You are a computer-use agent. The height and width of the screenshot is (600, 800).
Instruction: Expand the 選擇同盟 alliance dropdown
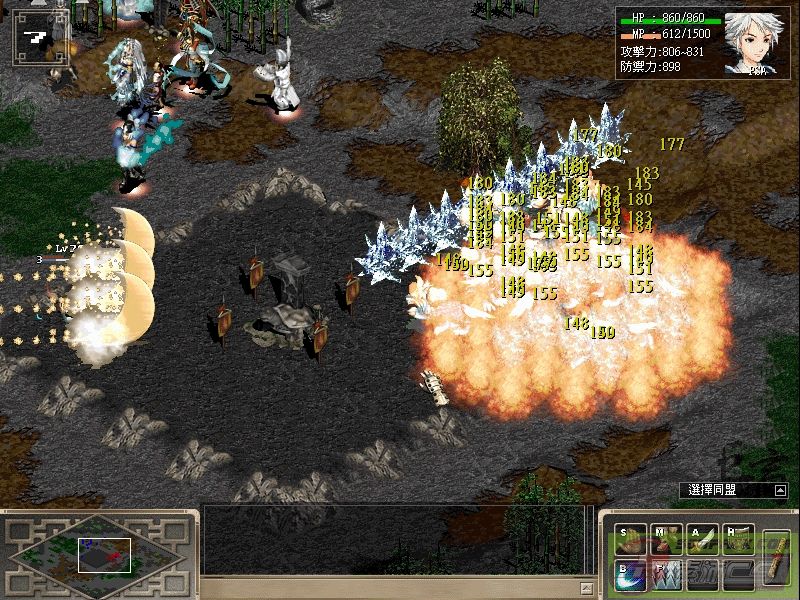(x=780, y=490)
